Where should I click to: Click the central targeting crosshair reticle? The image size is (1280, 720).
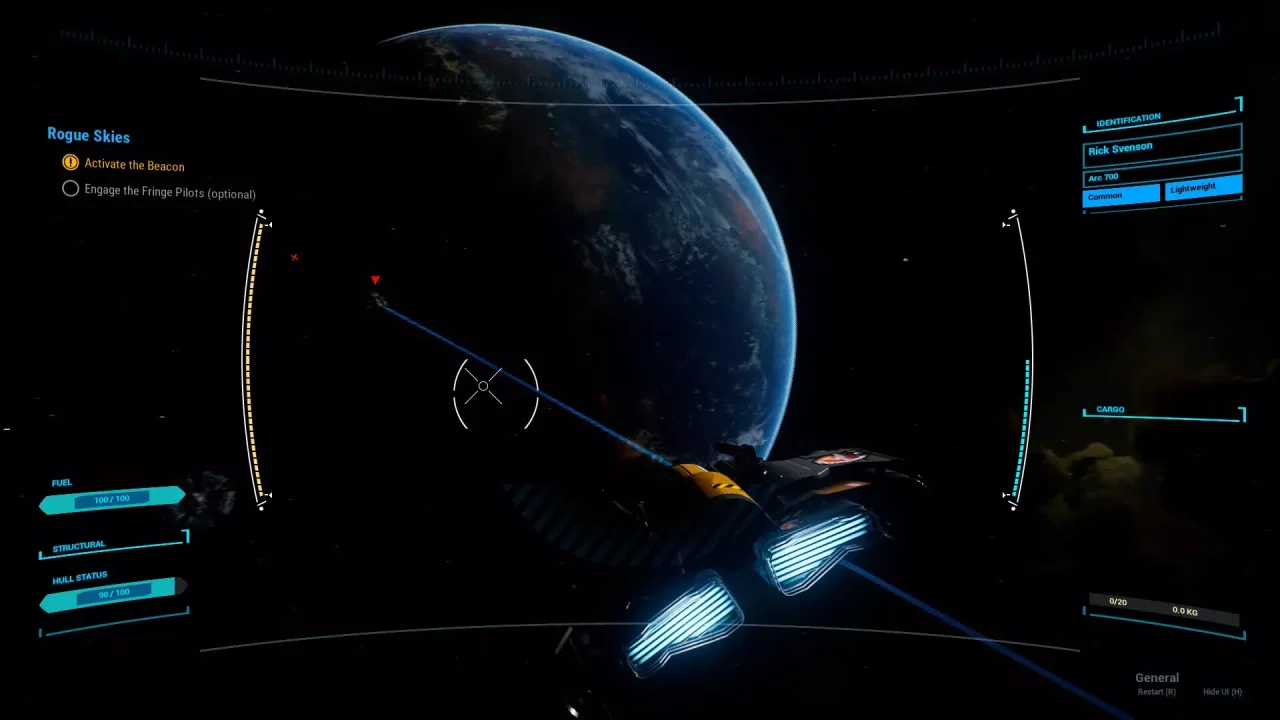(x=484, y=385)
